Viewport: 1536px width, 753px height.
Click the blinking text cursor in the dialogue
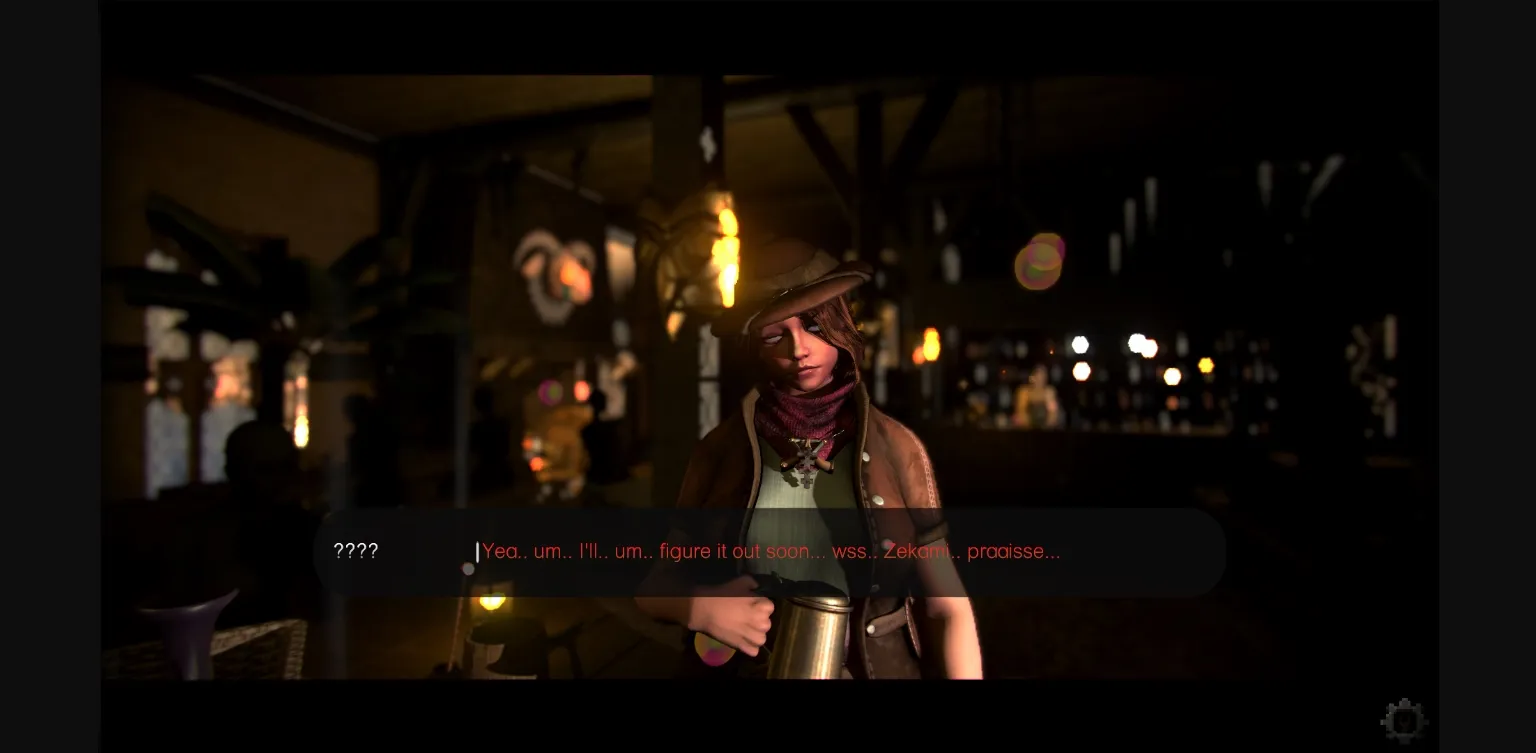(477, 551)
